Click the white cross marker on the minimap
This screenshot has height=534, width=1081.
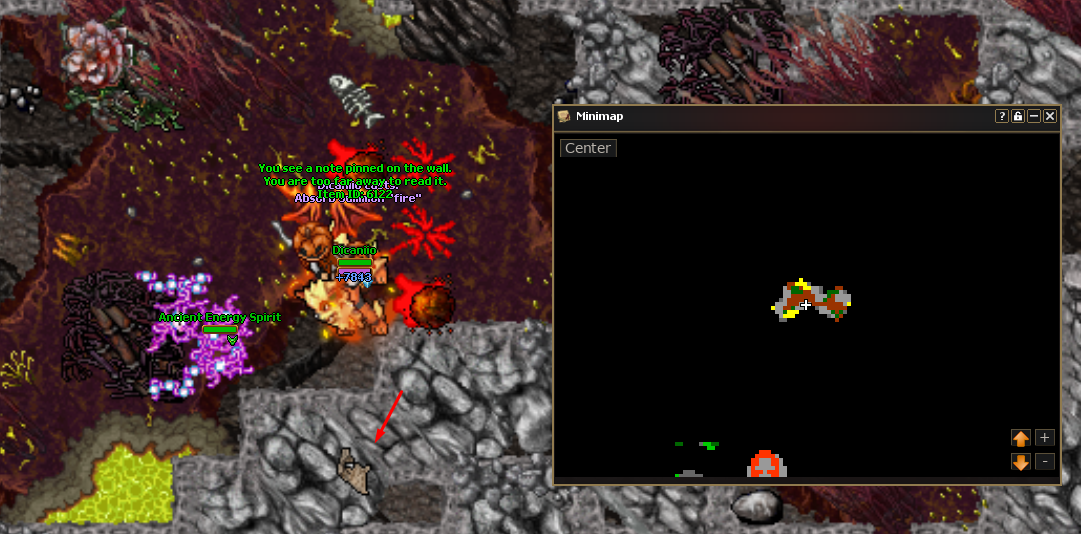pos(806,305)
